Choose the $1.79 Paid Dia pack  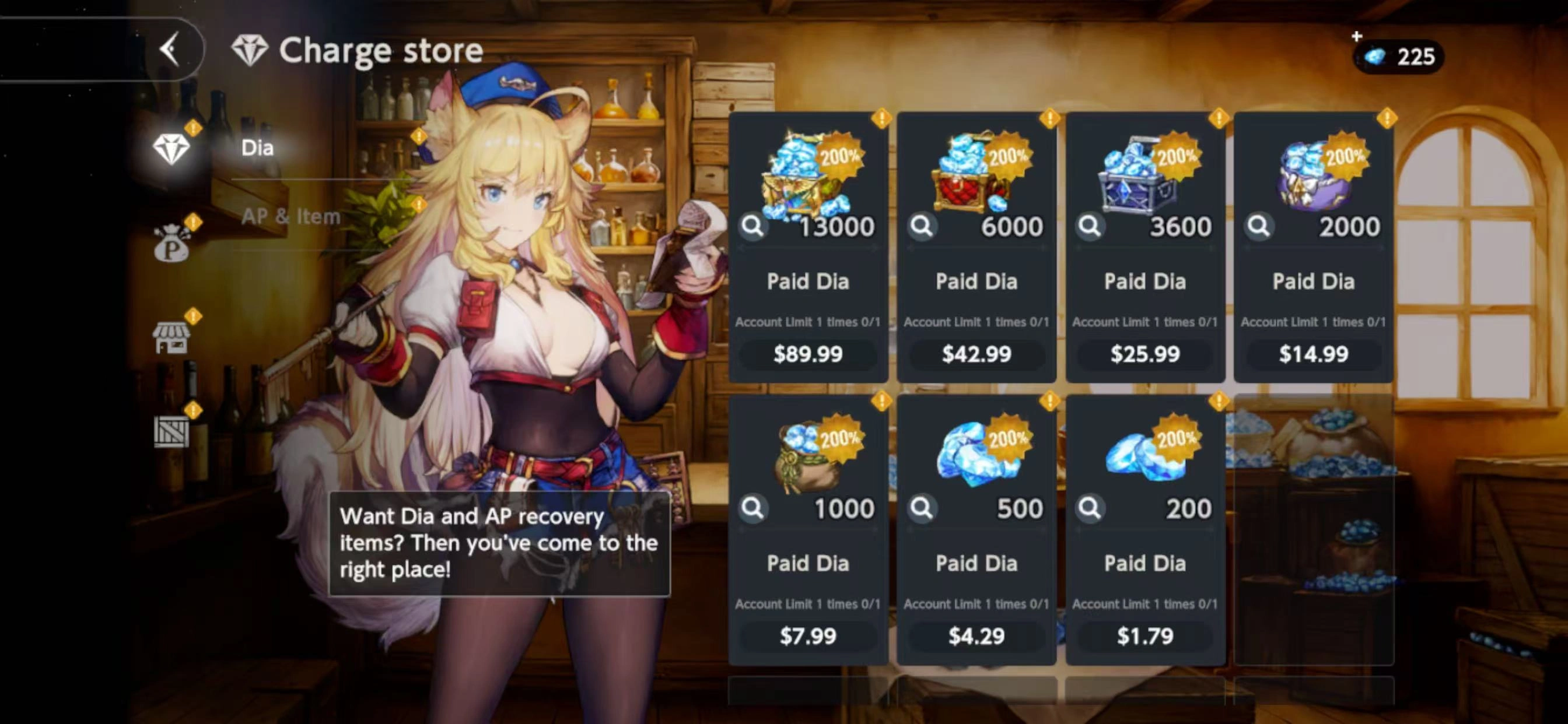pyautogui.click(x=1145, y=636)
